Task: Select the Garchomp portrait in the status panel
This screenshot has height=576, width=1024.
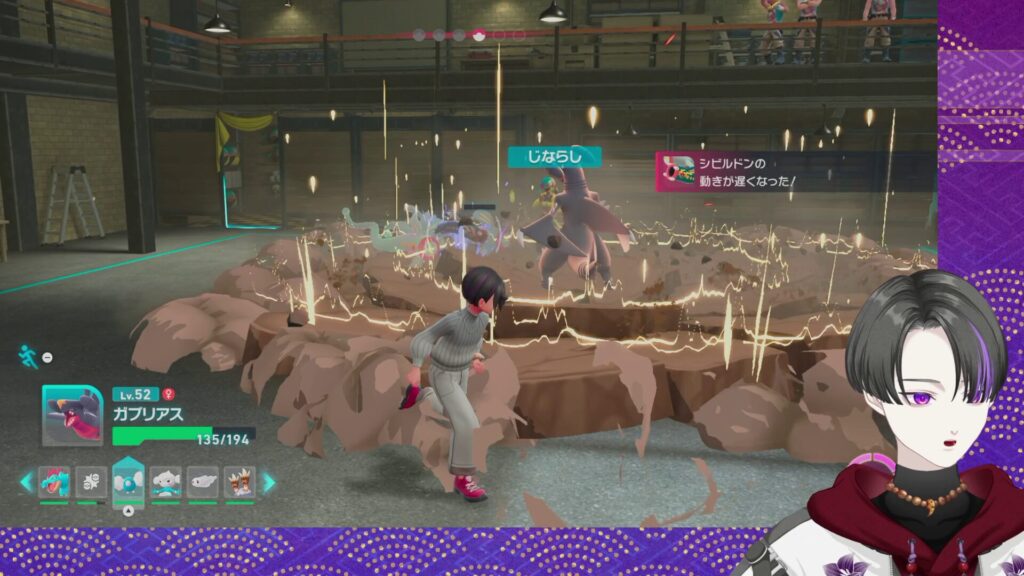Action: [72, 415]
